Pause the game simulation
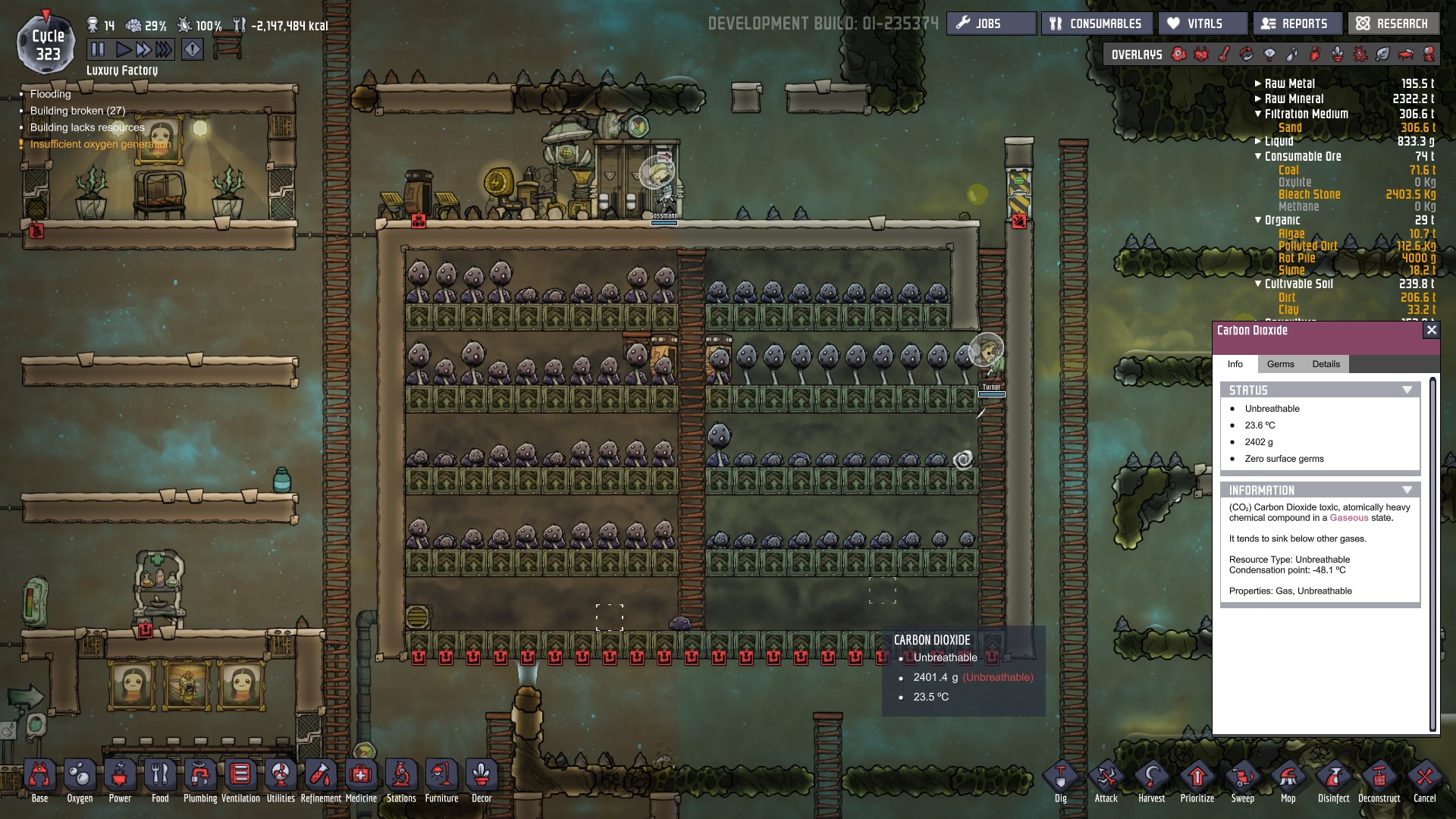This screenshot has width=1456, height=819. tap(99, 49)
